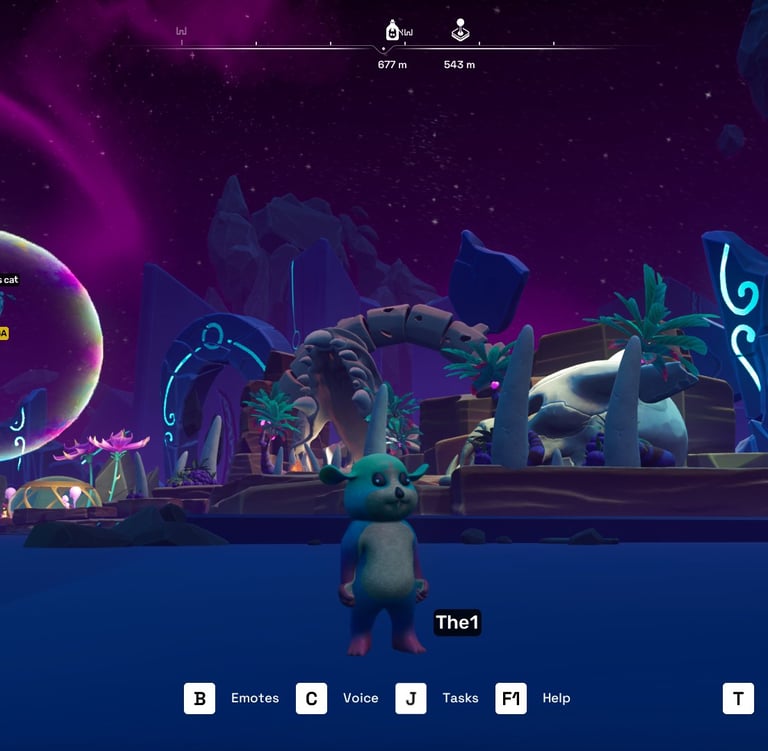Toggle Voice chat
This screenshot has width=768, height=751.
click(x=312, y=698)
